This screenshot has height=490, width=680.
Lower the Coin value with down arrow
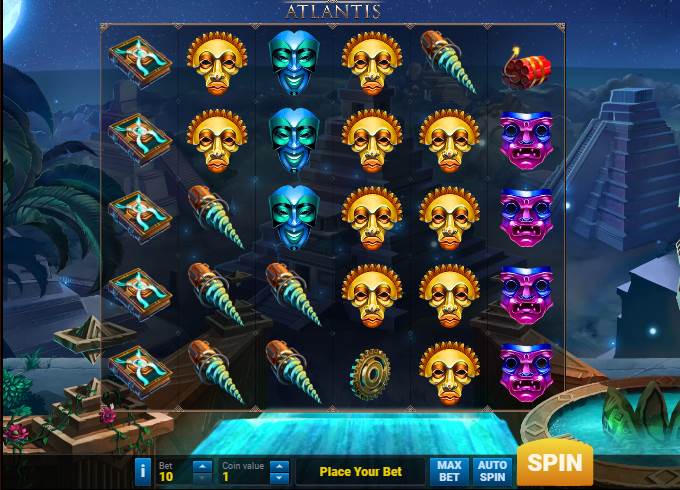(279, 477)
